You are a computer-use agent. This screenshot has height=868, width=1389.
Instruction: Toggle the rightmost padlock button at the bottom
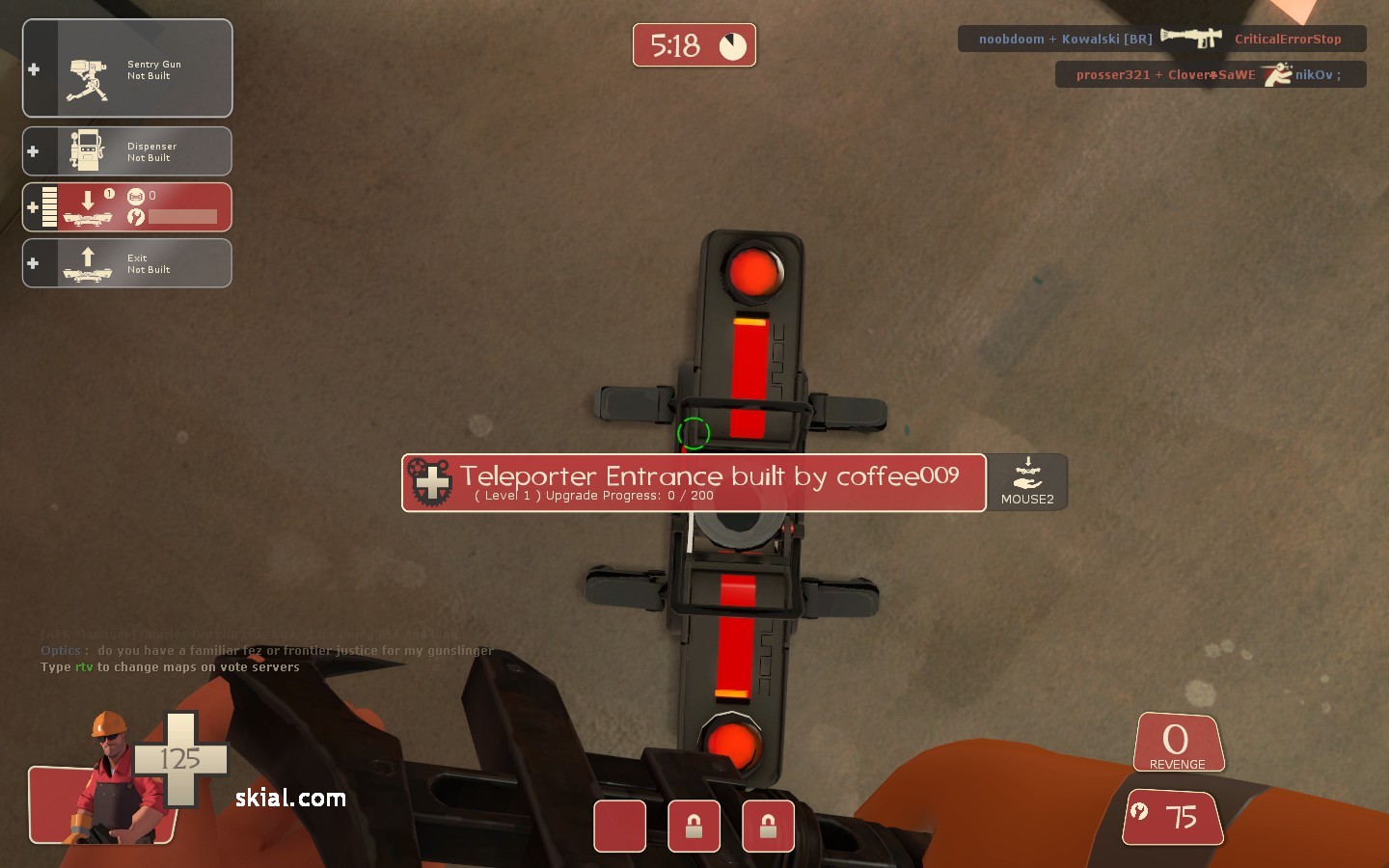[x=768, y=827]
